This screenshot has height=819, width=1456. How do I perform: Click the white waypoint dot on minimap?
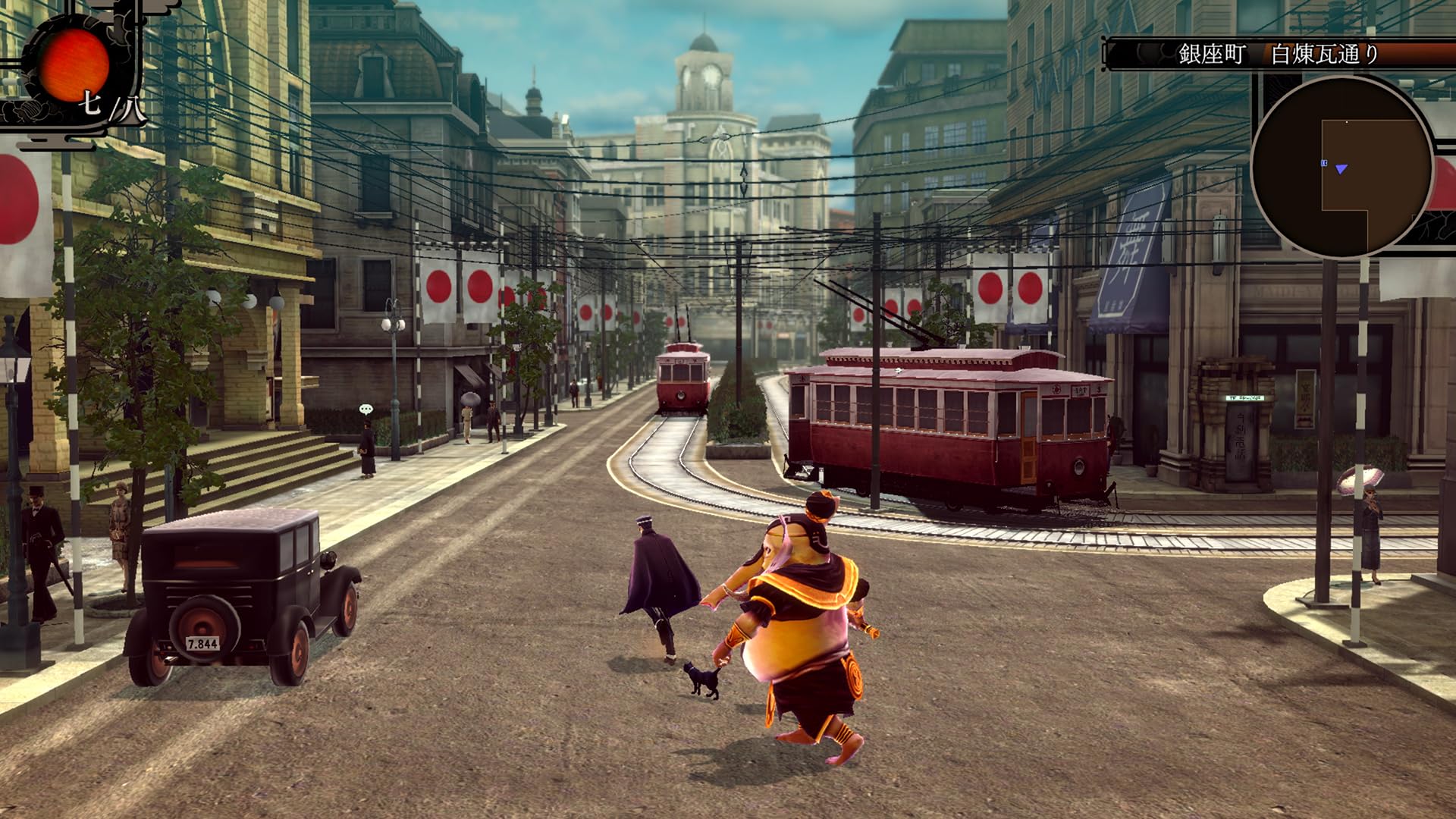1347,122
